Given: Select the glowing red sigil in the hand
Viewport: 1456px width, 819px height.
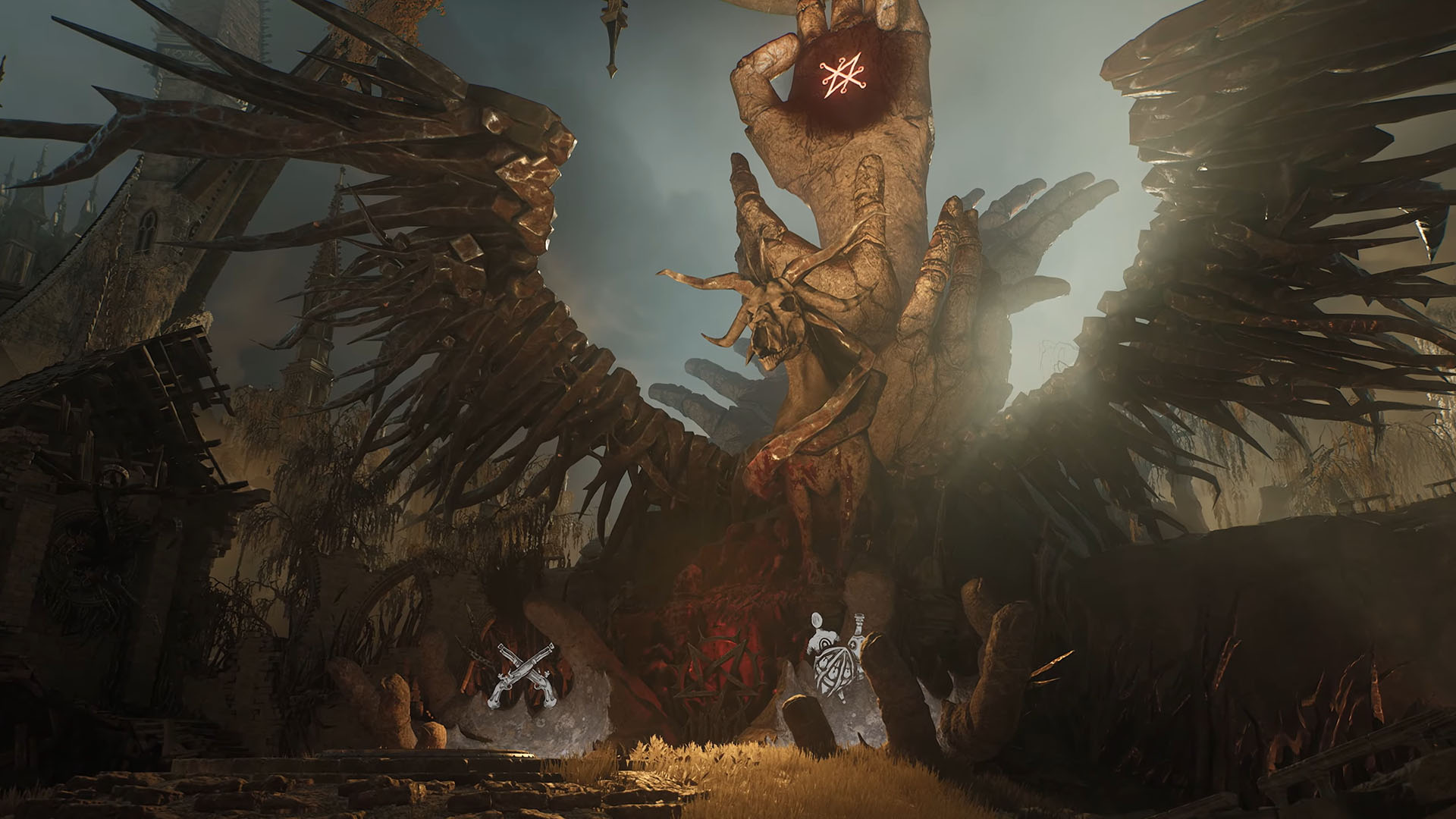Looking at the screenshot, I should [843, 73].
